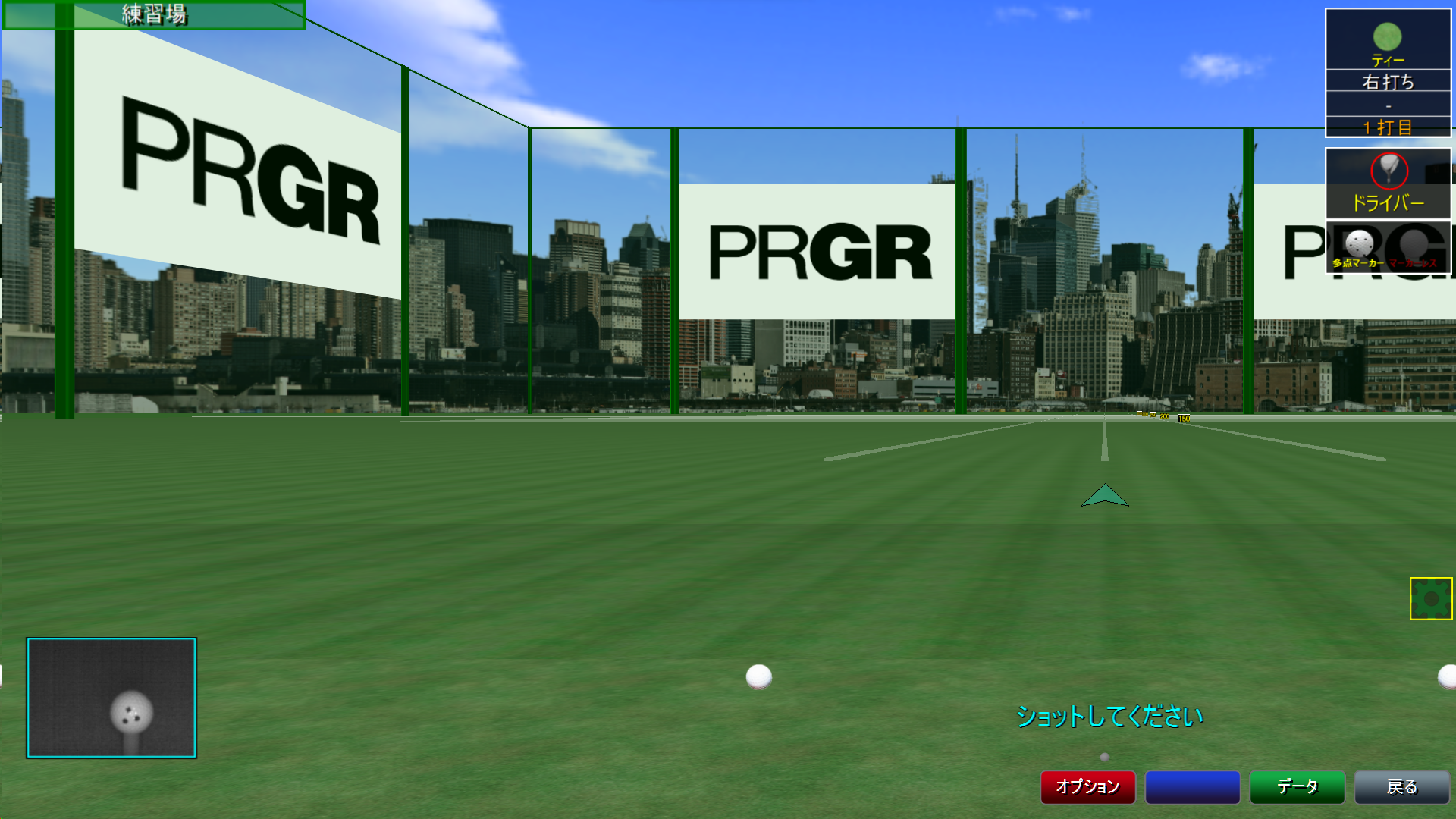Click the 練習場 practice range title label
The width and height of the screenshot is (1456, 819).
(x=154, y=14)
